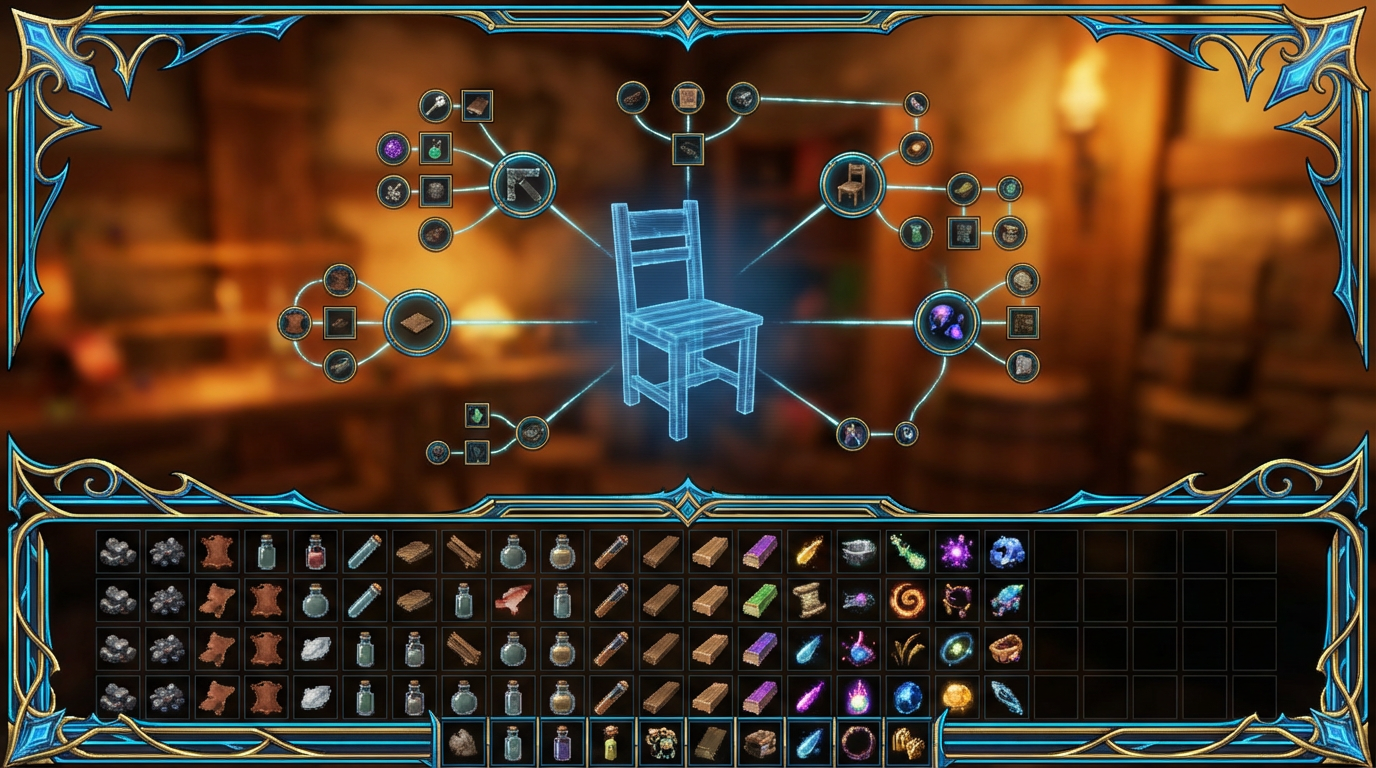Select the wooden chair recipe node
This screenshot has width=1376, height=768.
851,185
